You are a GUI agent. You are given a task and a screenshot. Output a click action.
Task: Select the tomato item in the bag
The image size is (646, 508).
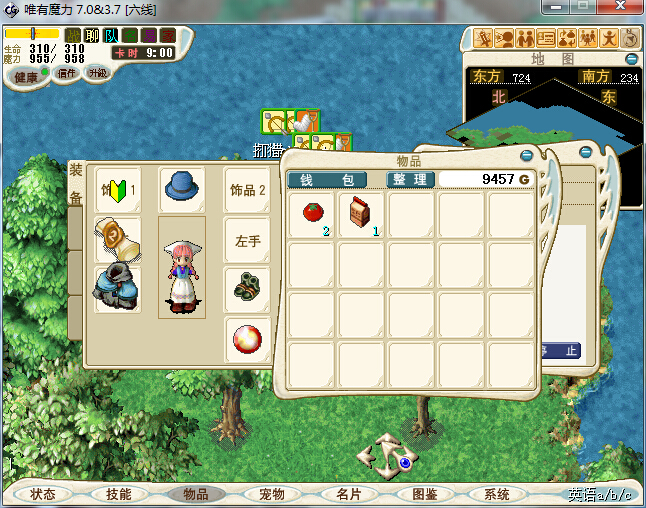pyautogui.click(x=311, y=214)
